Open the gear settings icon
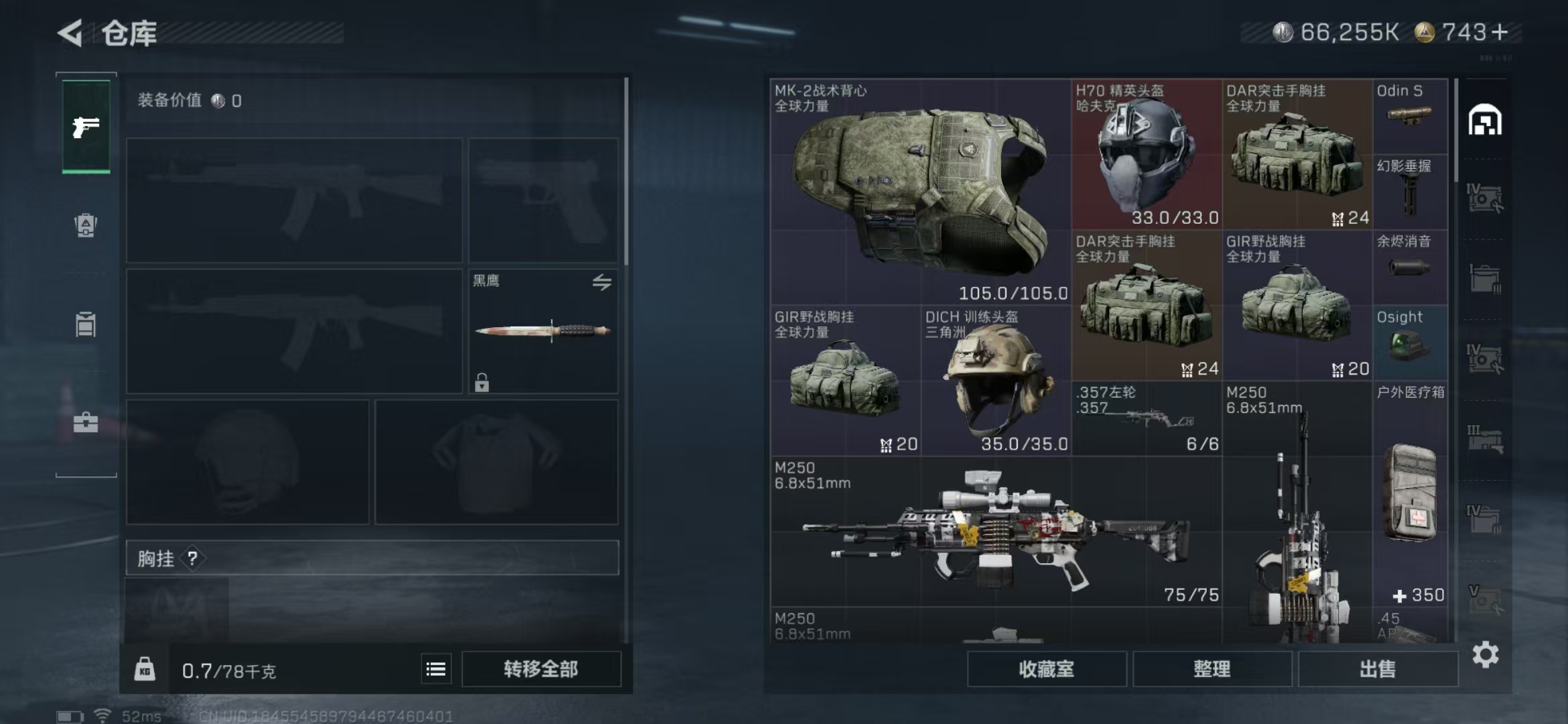This screenshot has width=1568, height=724. [x=1486, y=654]
